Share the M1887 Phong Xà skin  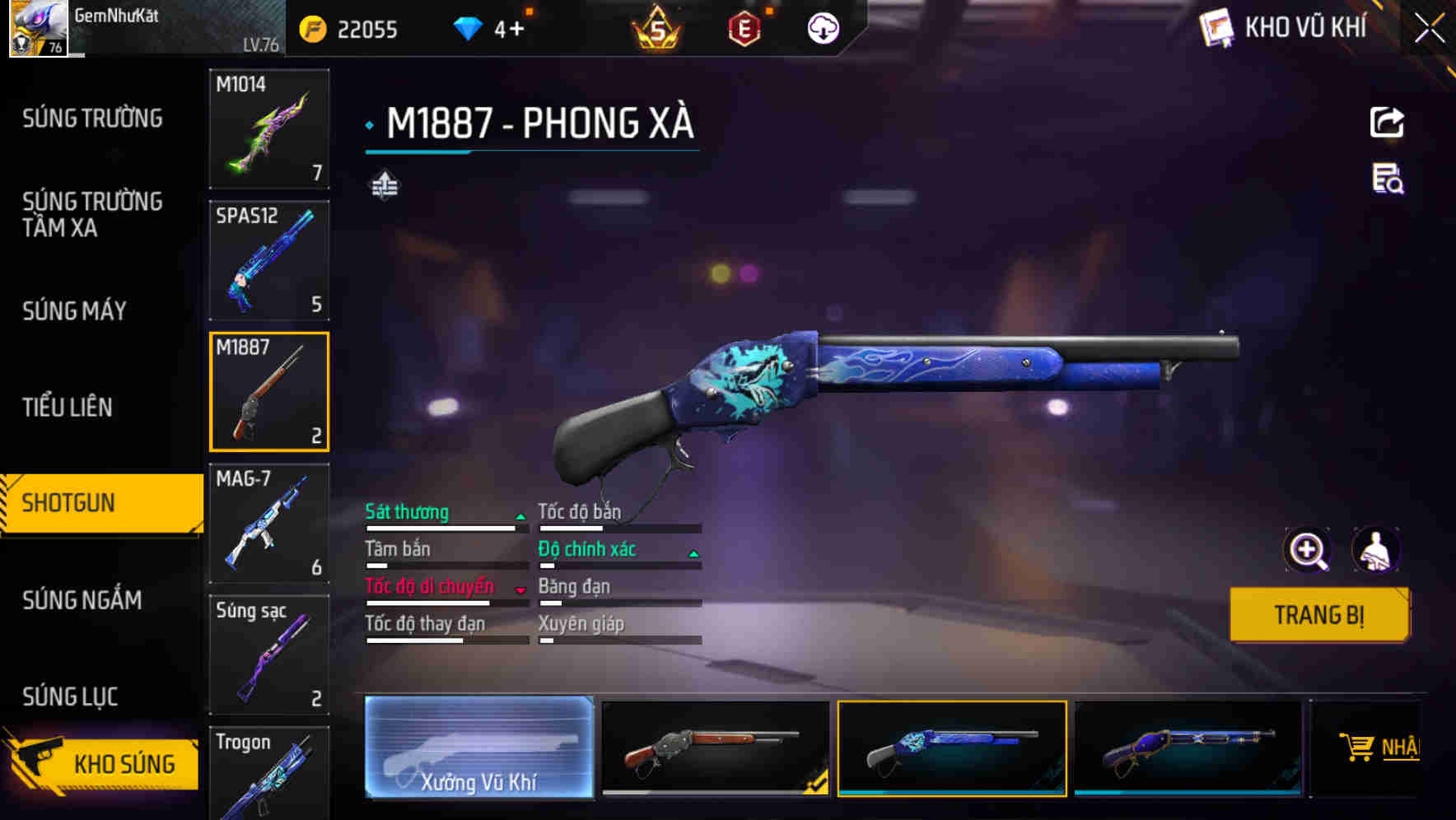click(x=1388, y=122)
